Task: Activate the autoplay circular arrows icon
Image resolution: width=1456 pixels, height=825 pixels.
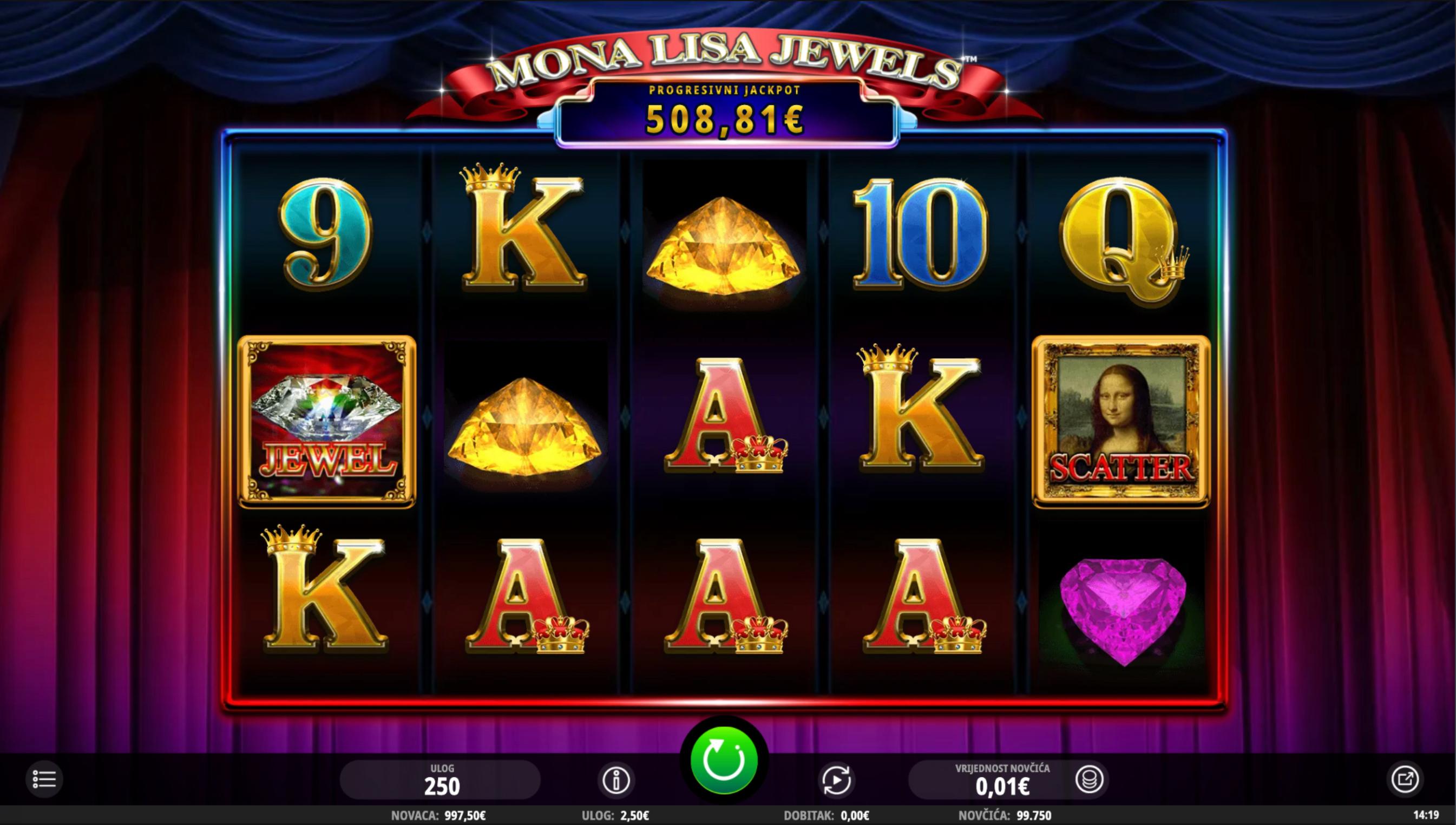Action: [x=837, y=781]
